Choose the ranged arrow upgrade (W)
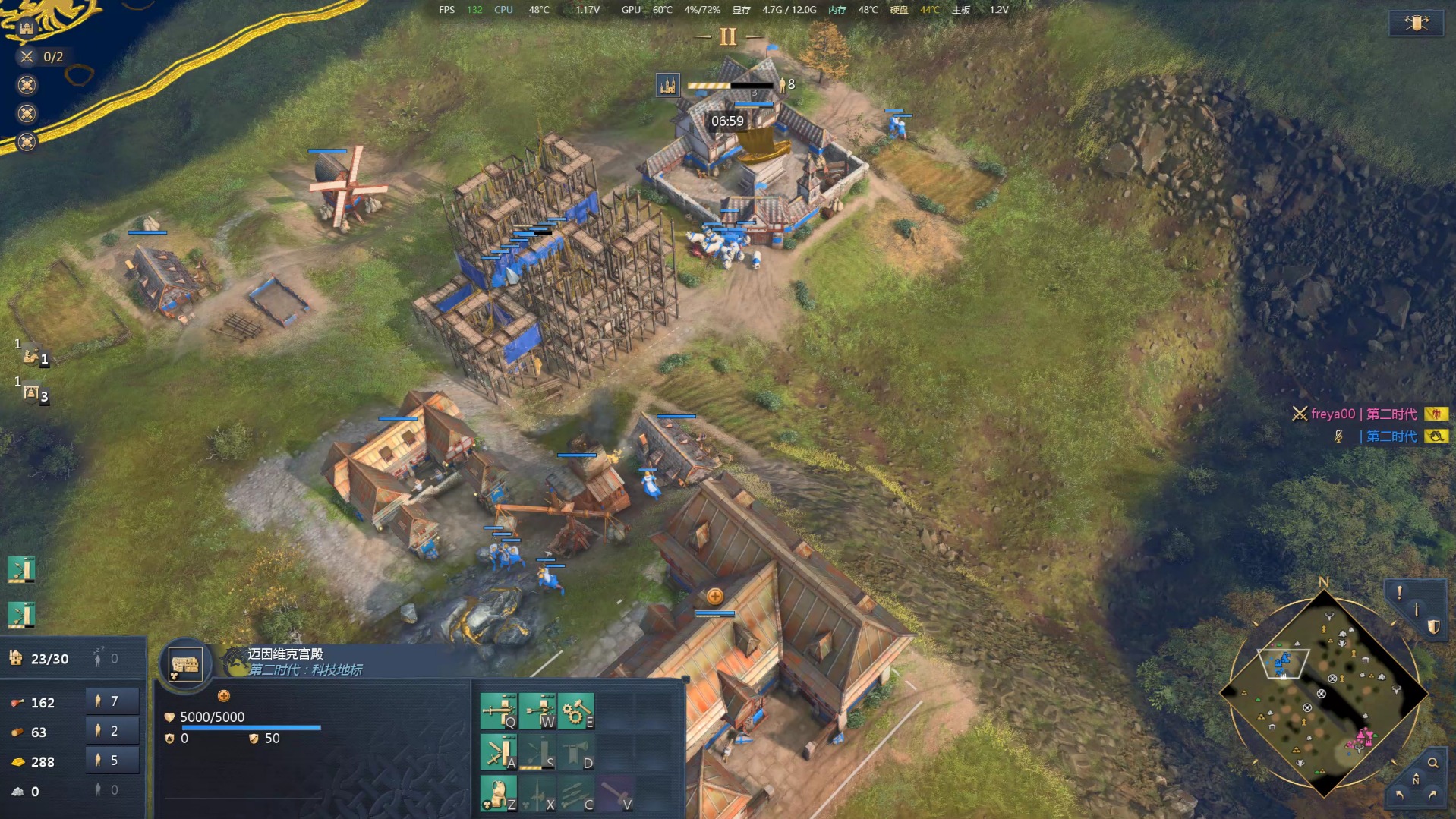 (x=537, y=710)
